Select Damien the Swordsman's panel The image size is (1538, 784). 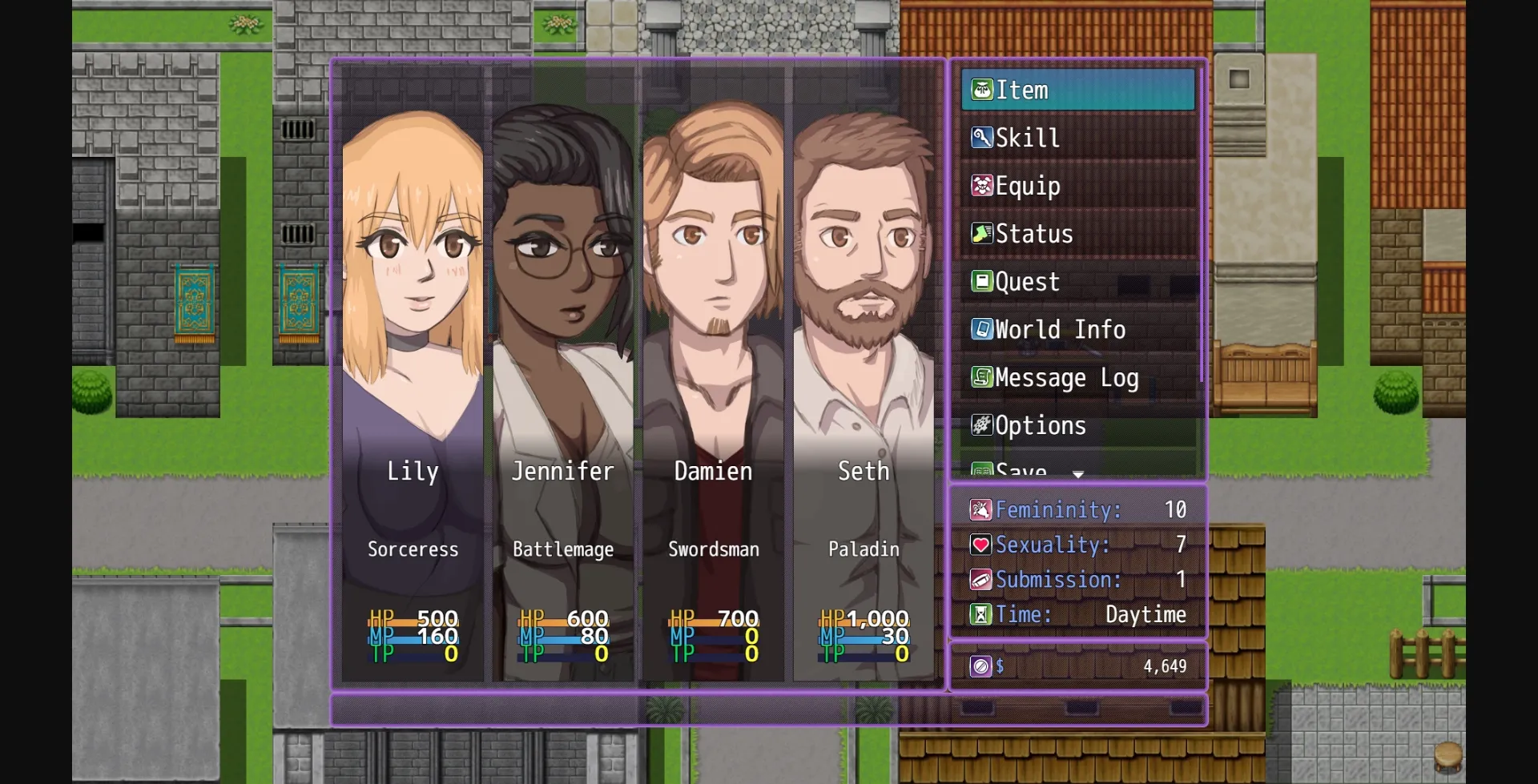click(712, 320)
